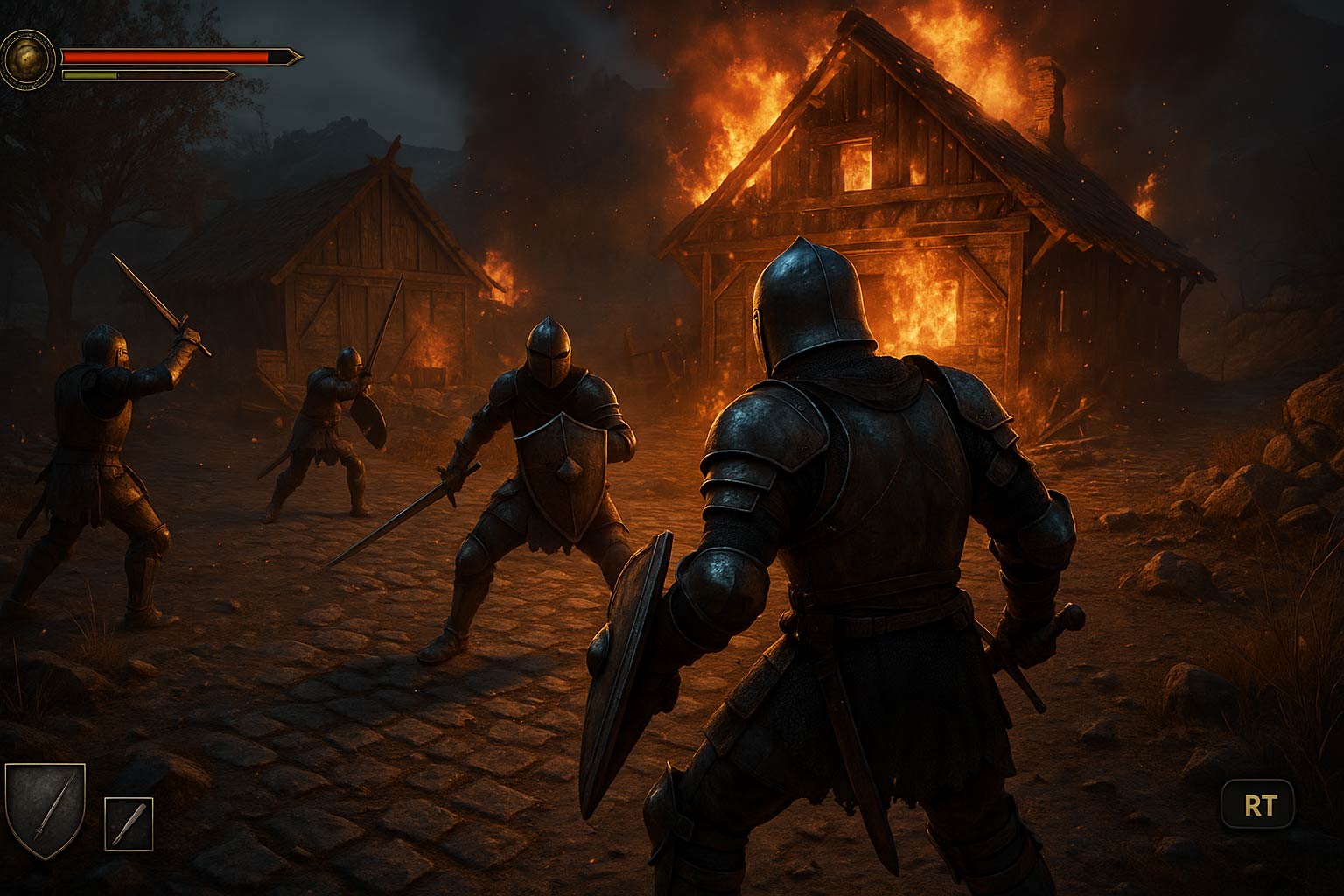Click the golden buckler emblem beside the health bar
This screenshot has width=1344, height=896.
click(29, 59)
